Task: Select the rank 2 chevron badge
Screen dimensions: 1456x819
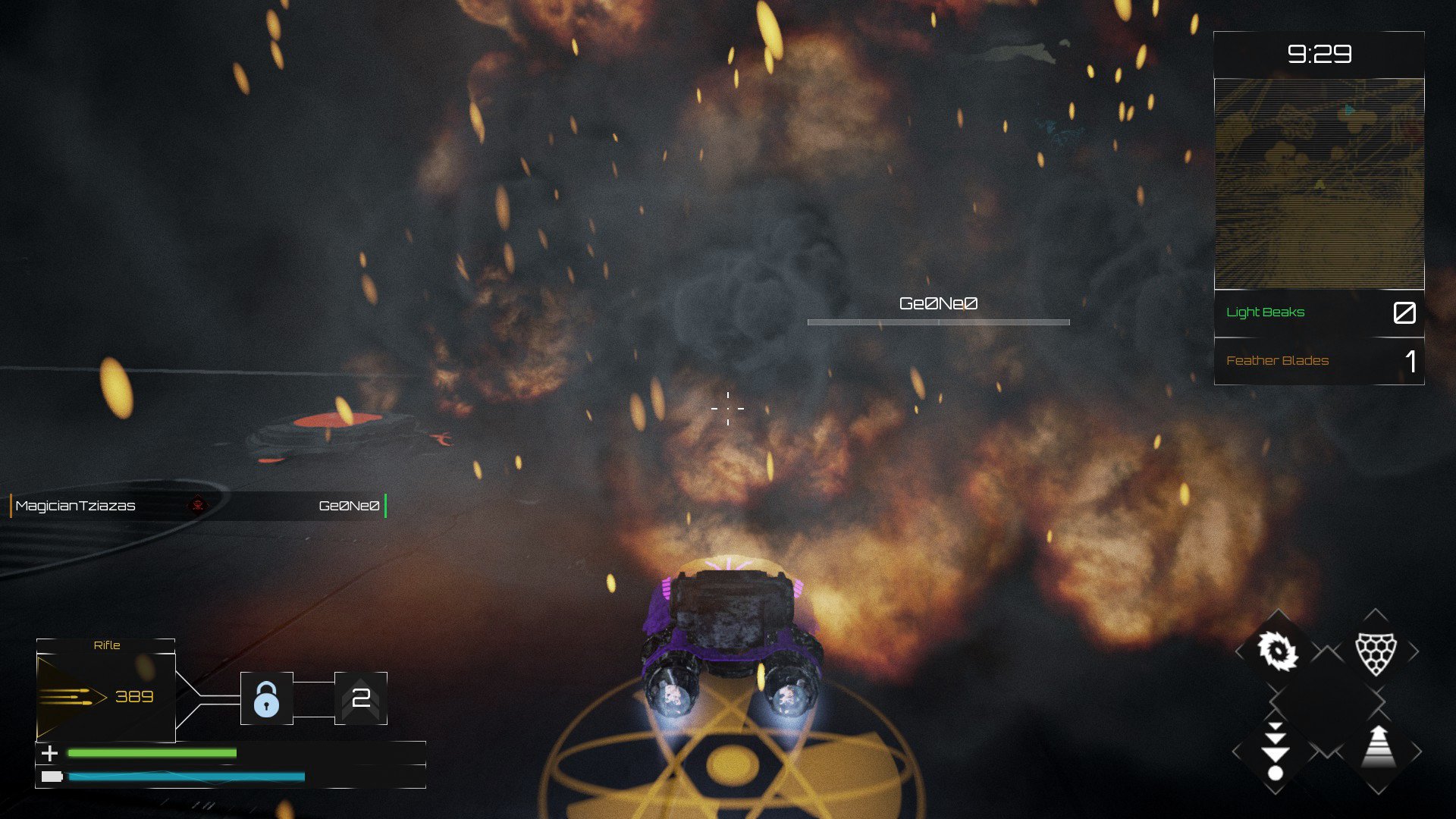Action: (362, 699)
